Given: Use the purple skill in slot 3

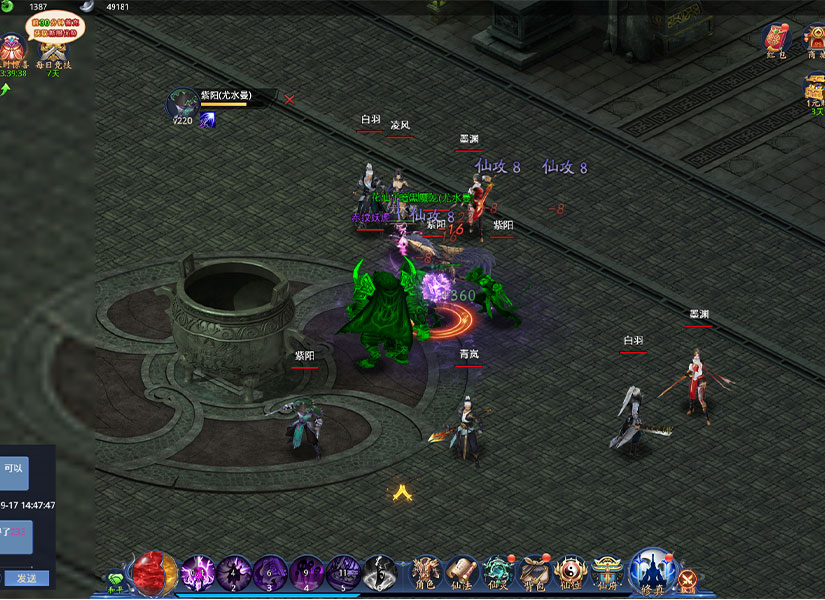Looking at the screenshot, I should 270,573.
